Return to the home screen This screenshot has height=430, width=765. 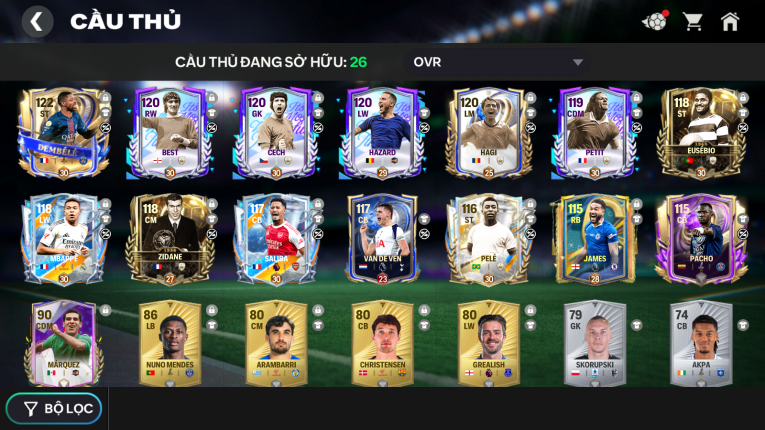pyautogui.click(x=730, y=21)
